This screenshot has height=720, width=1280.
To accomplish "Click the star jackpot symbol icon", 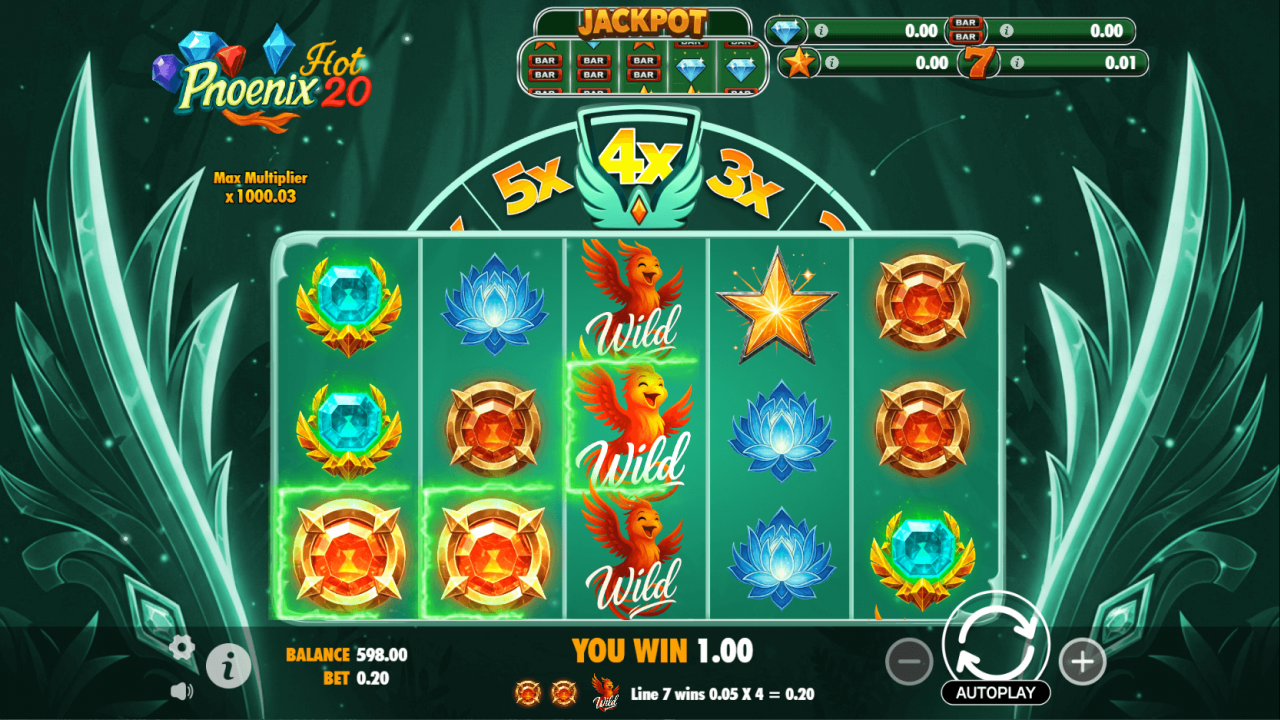I will 797,63.
